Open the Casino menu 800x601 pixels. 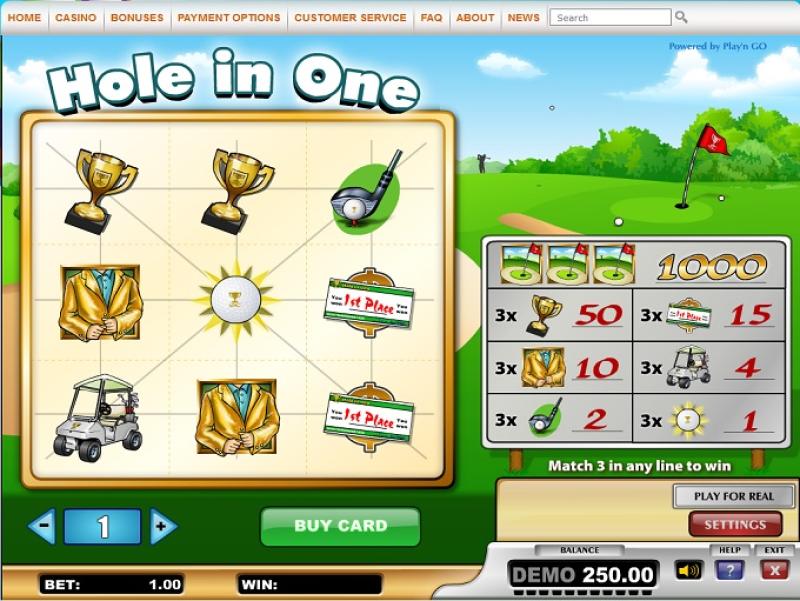76,17
